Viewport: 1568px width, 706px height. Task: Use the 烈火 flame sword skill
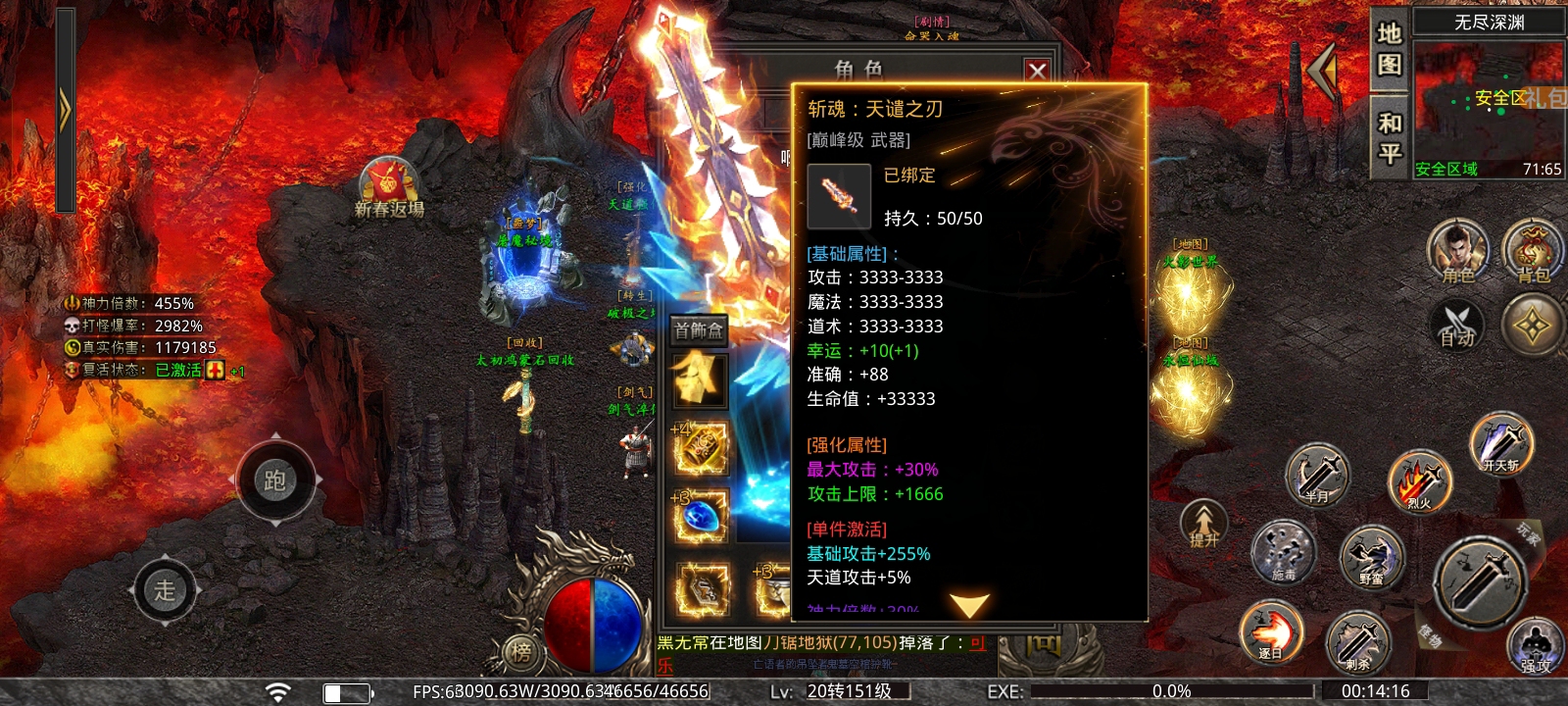(1419, 481)
